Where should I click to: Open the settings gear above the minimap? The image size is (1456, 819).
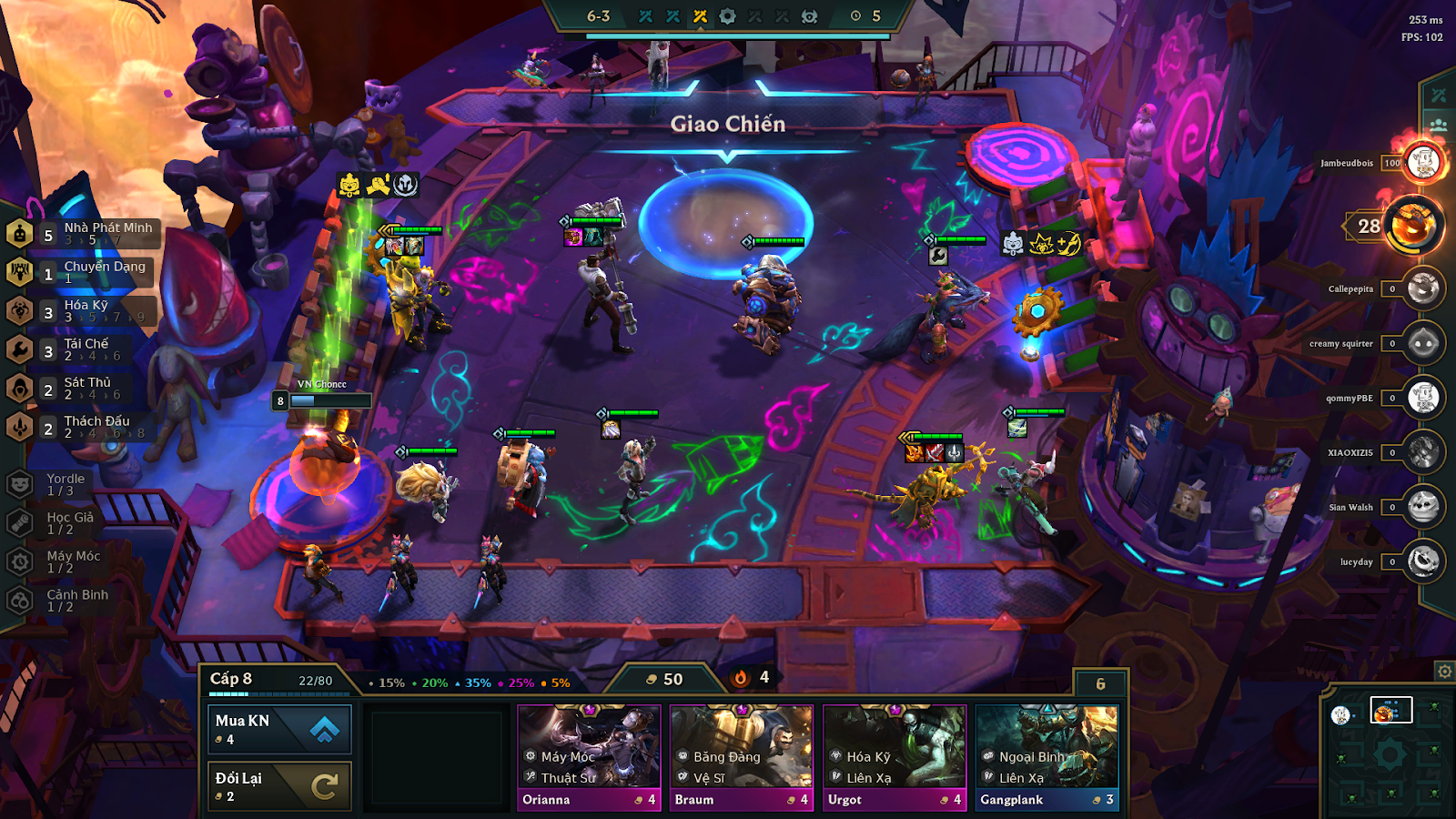click(1446, 672)
